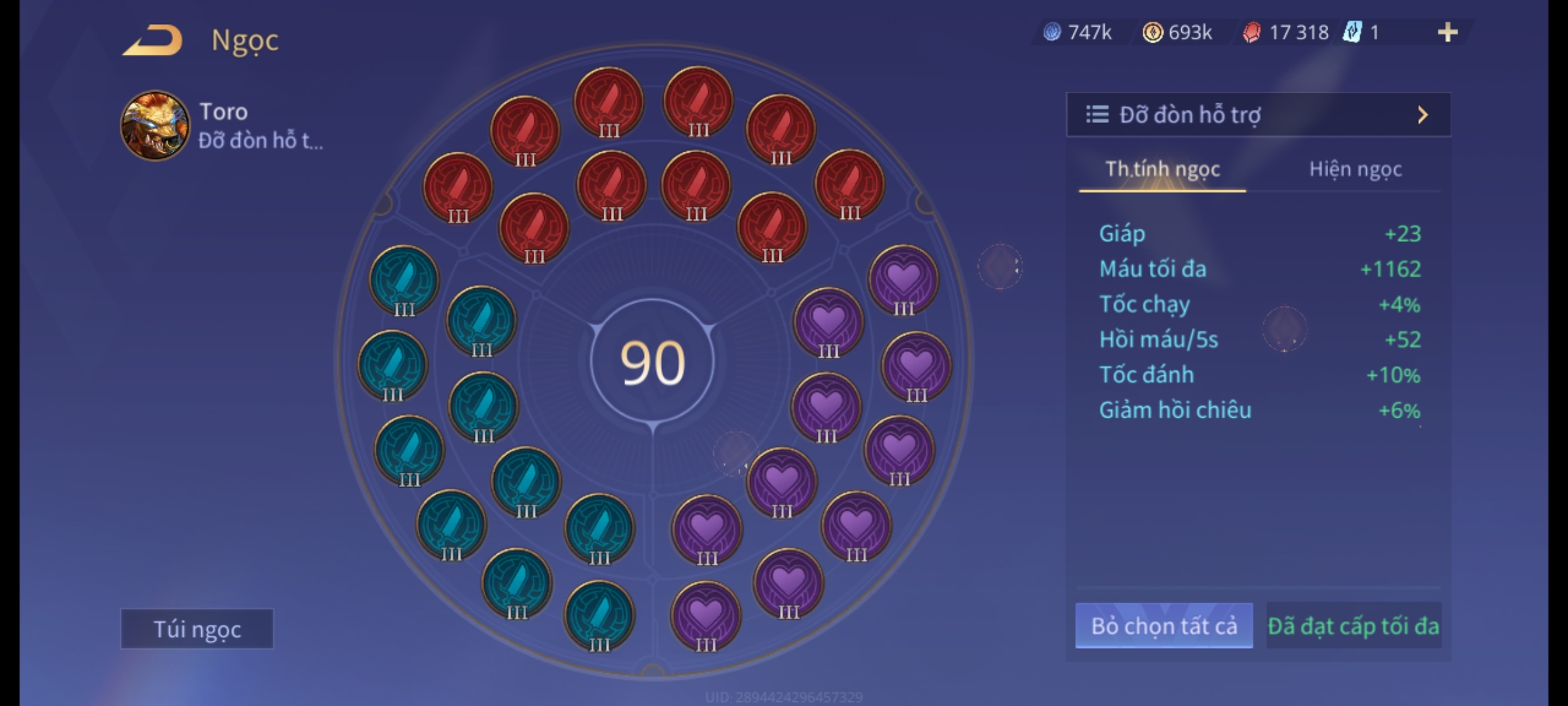Open the Đỡ đòn hỗ trợ page list
Viewport: 1568px width, 706px height.
[x=1258, y=115]
